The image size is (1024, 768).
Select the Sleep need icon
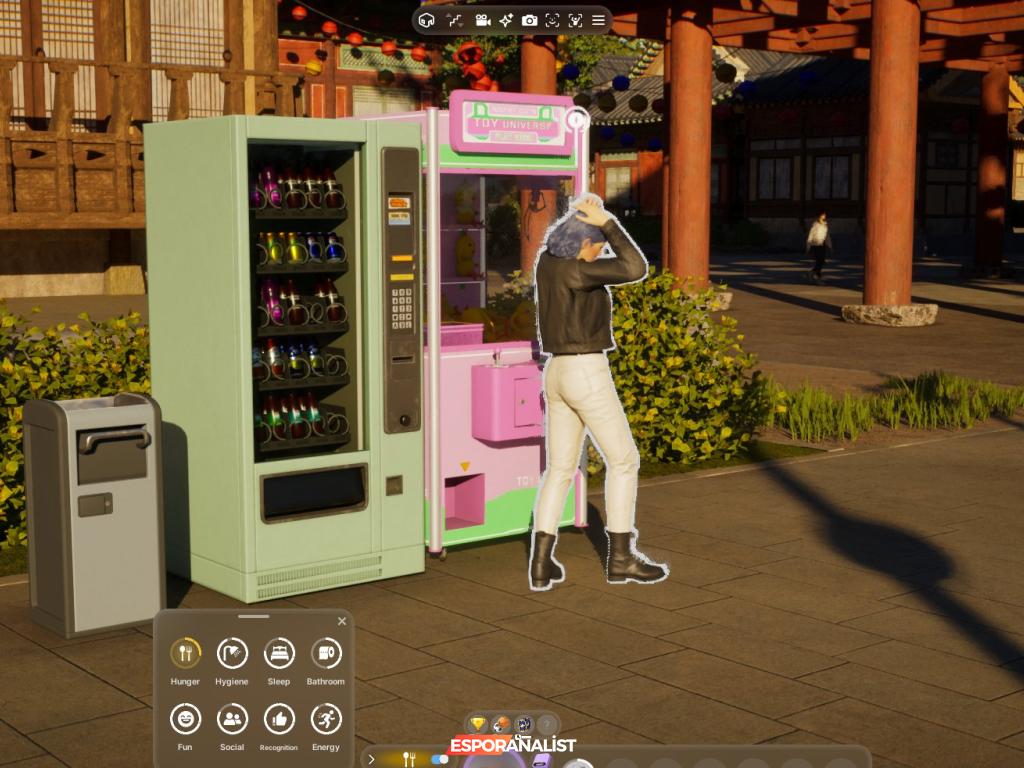279,654
